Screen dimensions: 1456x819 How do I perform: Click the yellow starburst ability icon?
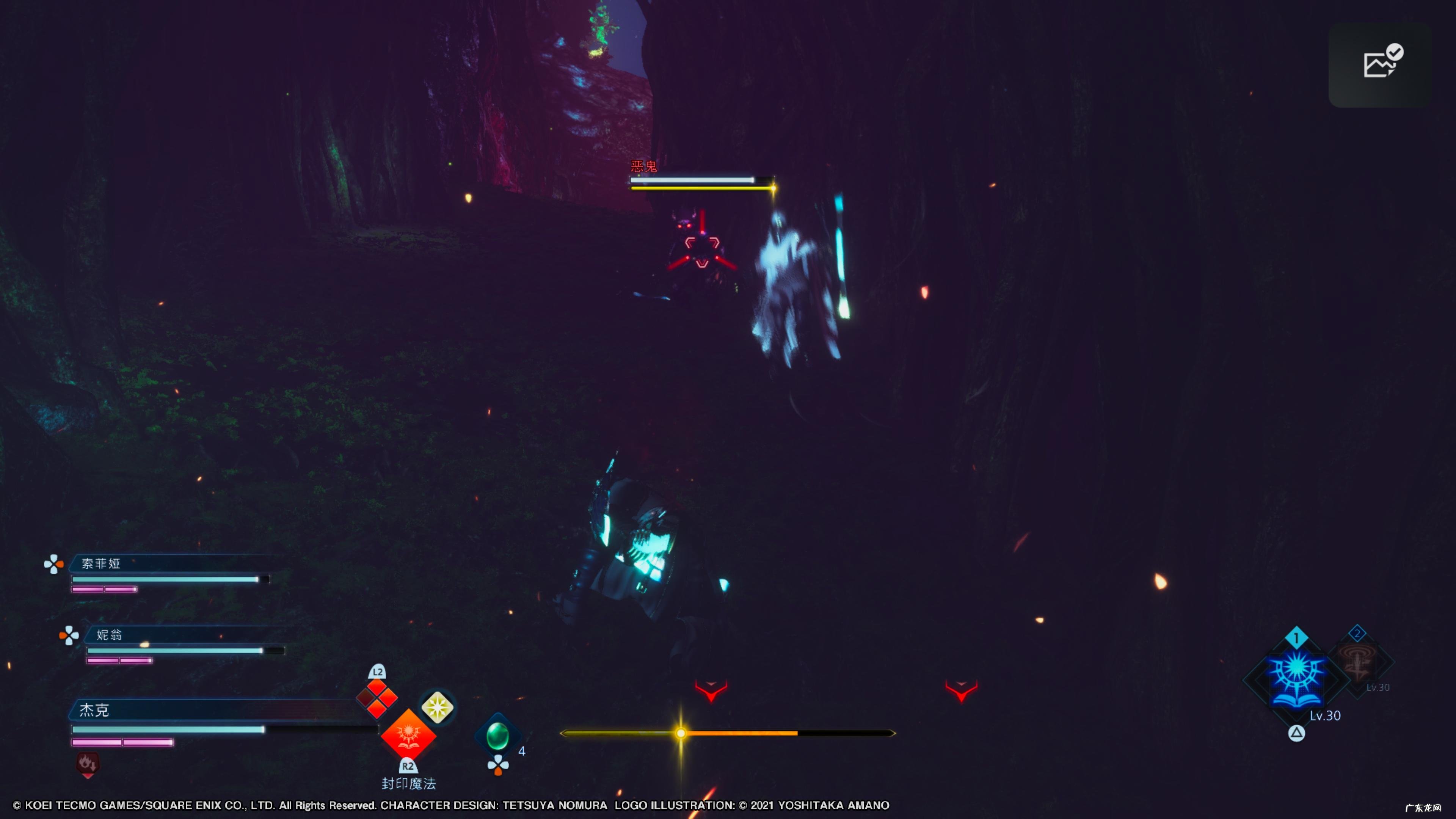pos(437,707)
